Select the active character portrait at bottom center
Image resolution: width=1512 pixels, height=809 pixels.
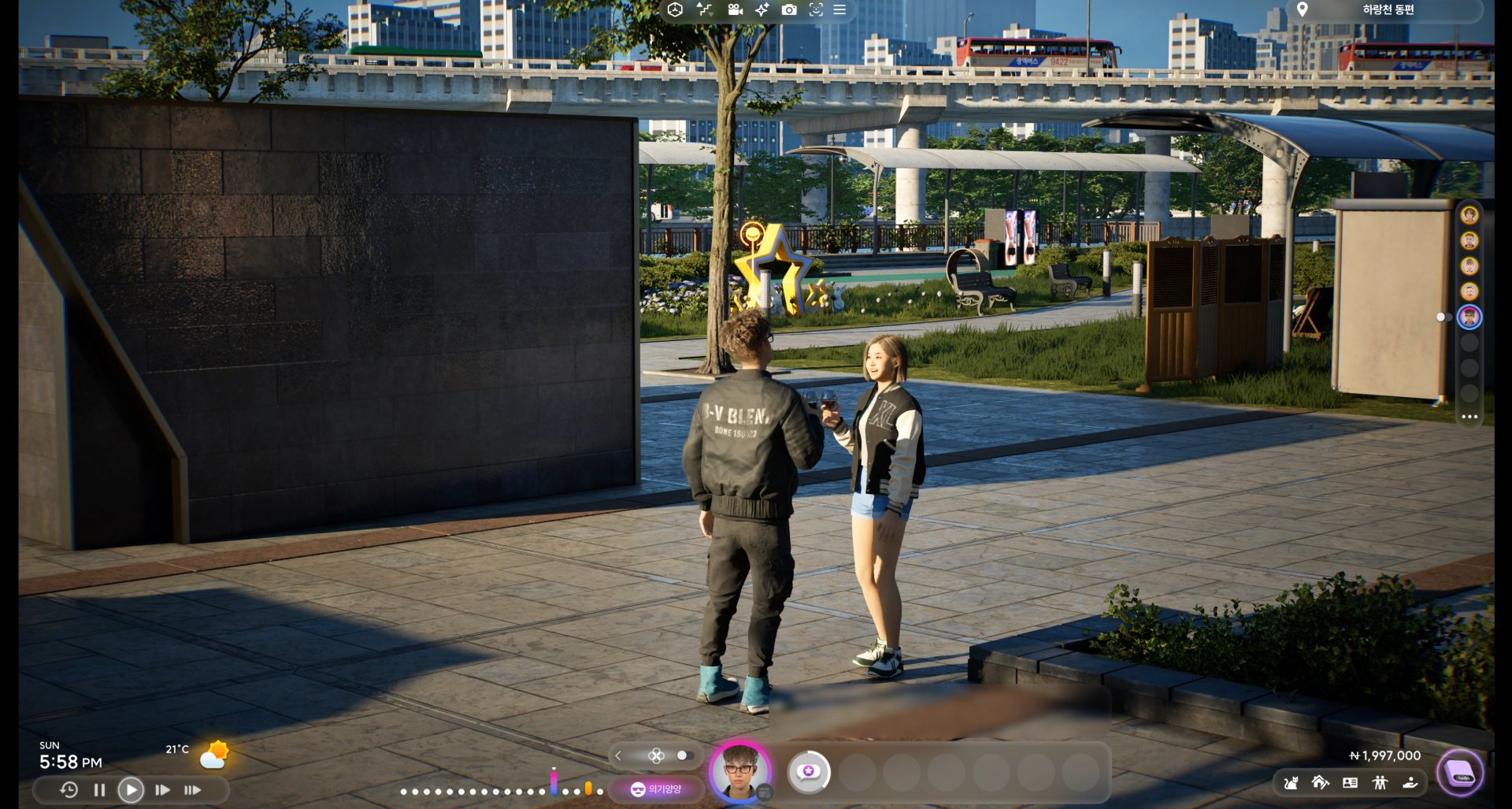click(740, 774)
